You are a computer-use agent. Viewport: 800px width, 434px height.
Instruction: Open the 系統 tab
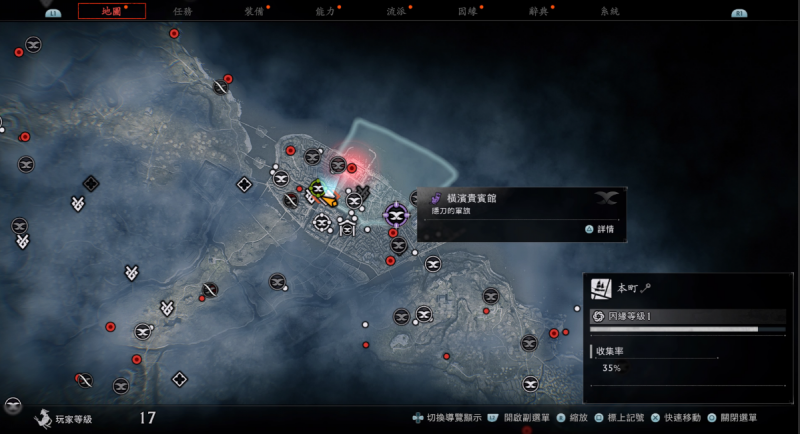609,11
